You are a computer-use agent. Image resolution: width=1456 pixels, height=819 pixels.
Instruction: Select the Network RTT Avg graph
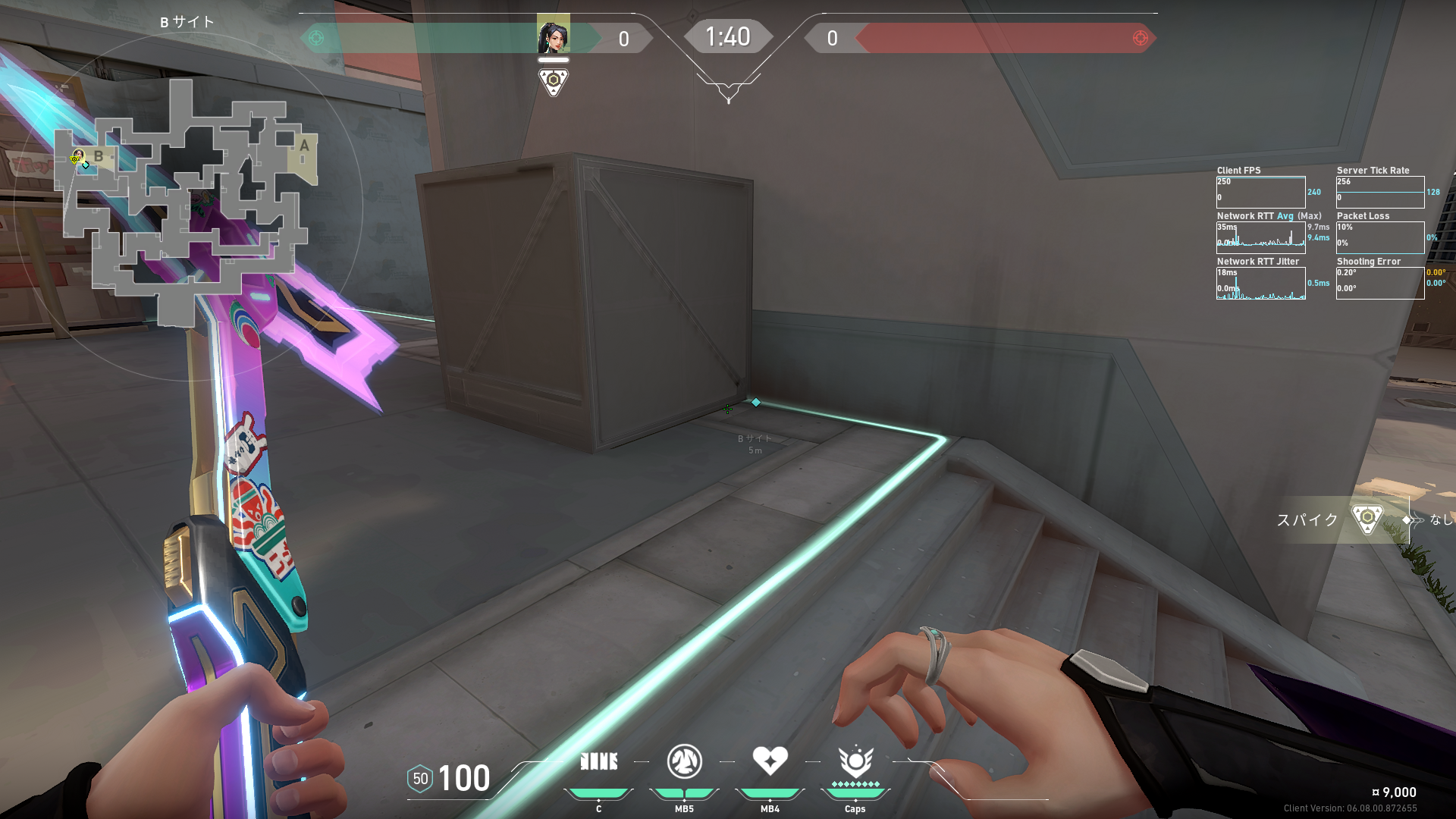click(x=1260, y=238)
